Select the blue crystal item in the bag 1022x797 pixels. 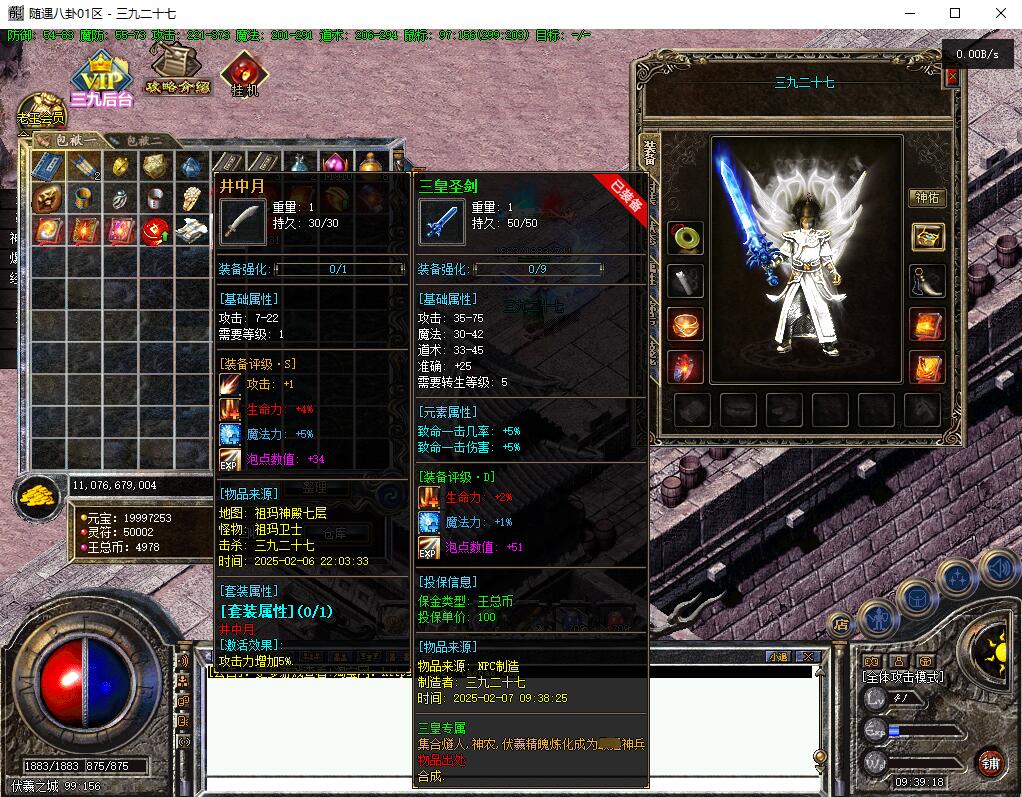click(x=191, y=166)
